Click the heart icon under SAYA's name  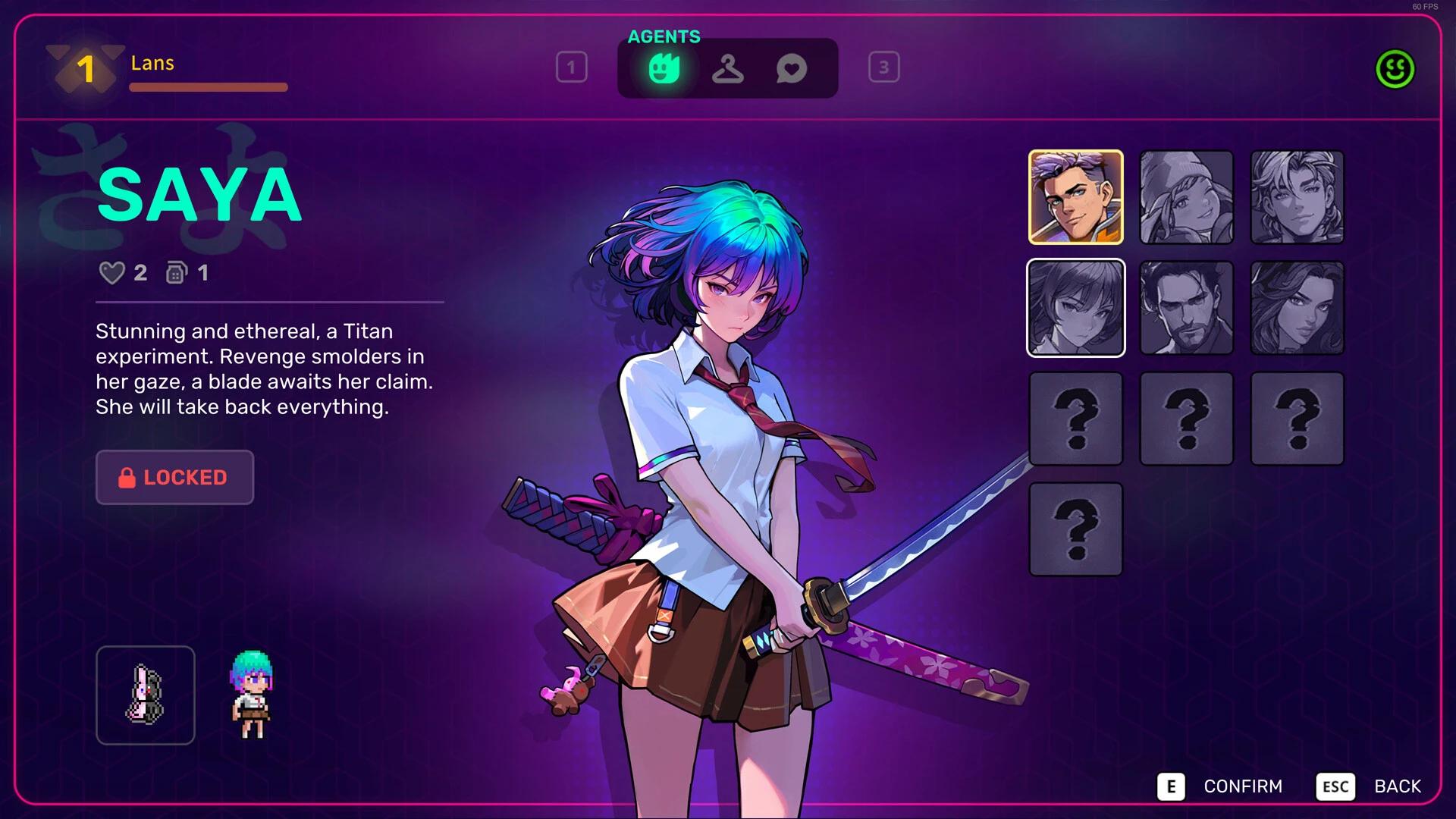tap(112, 273)
